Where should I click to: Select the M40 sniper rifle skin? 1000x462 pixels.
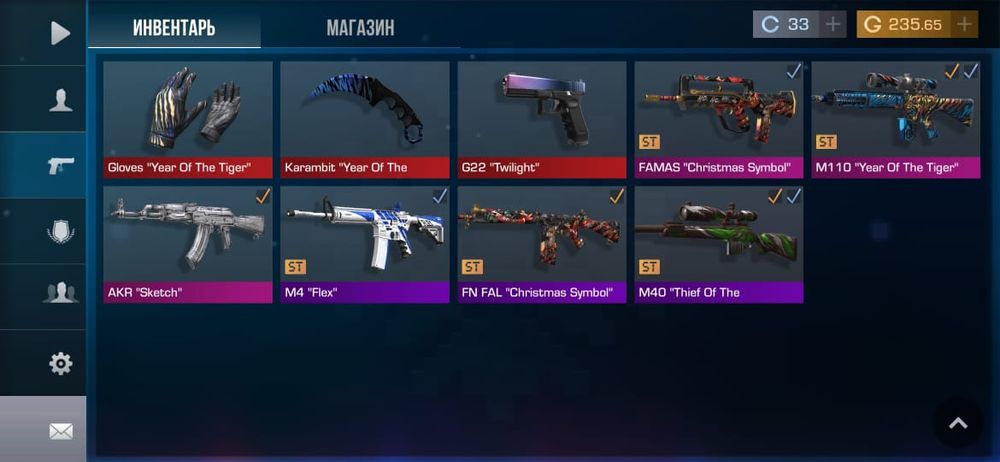[x=719, y=244]
